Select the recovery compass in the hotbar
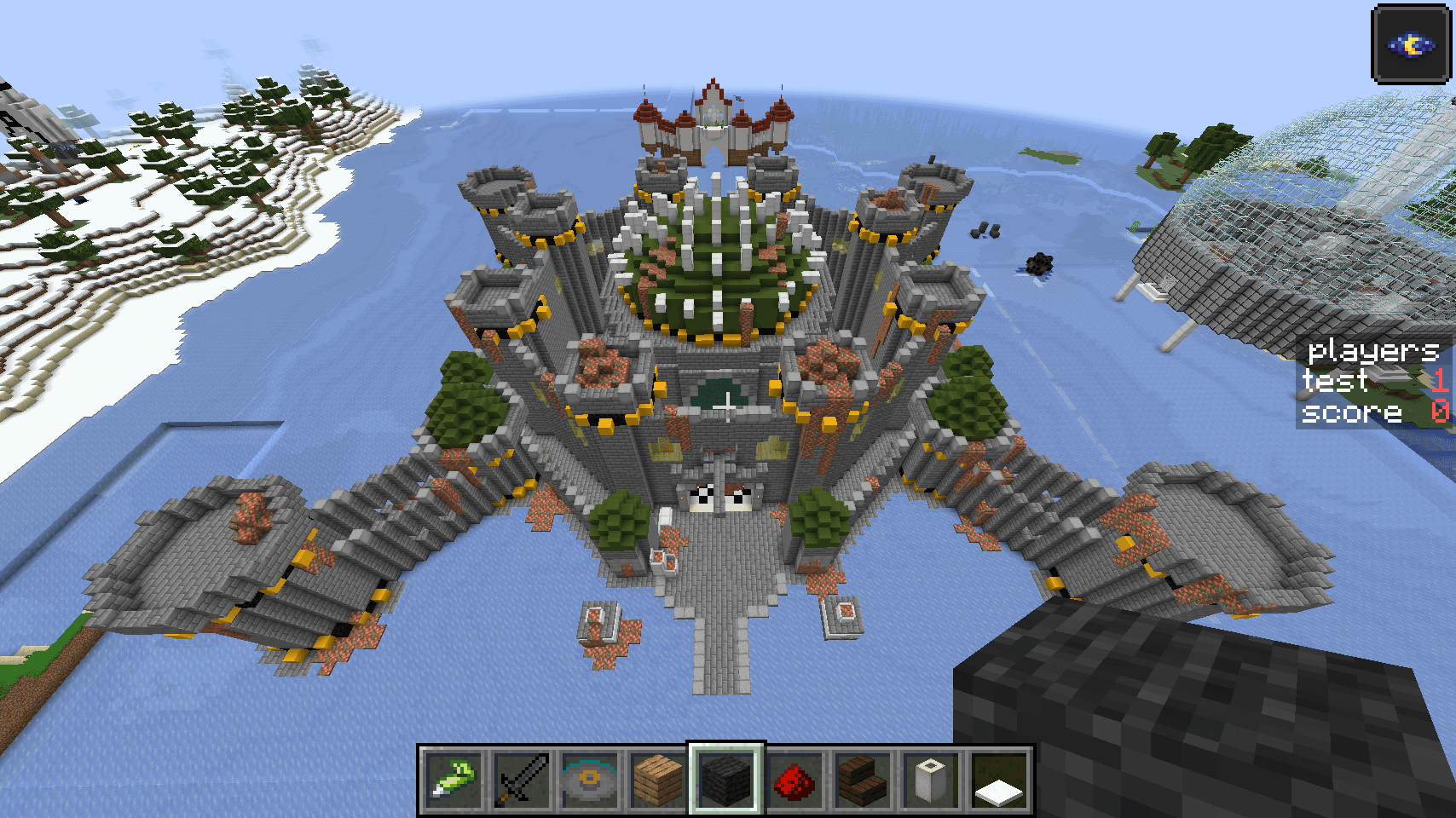 point(584,777)
